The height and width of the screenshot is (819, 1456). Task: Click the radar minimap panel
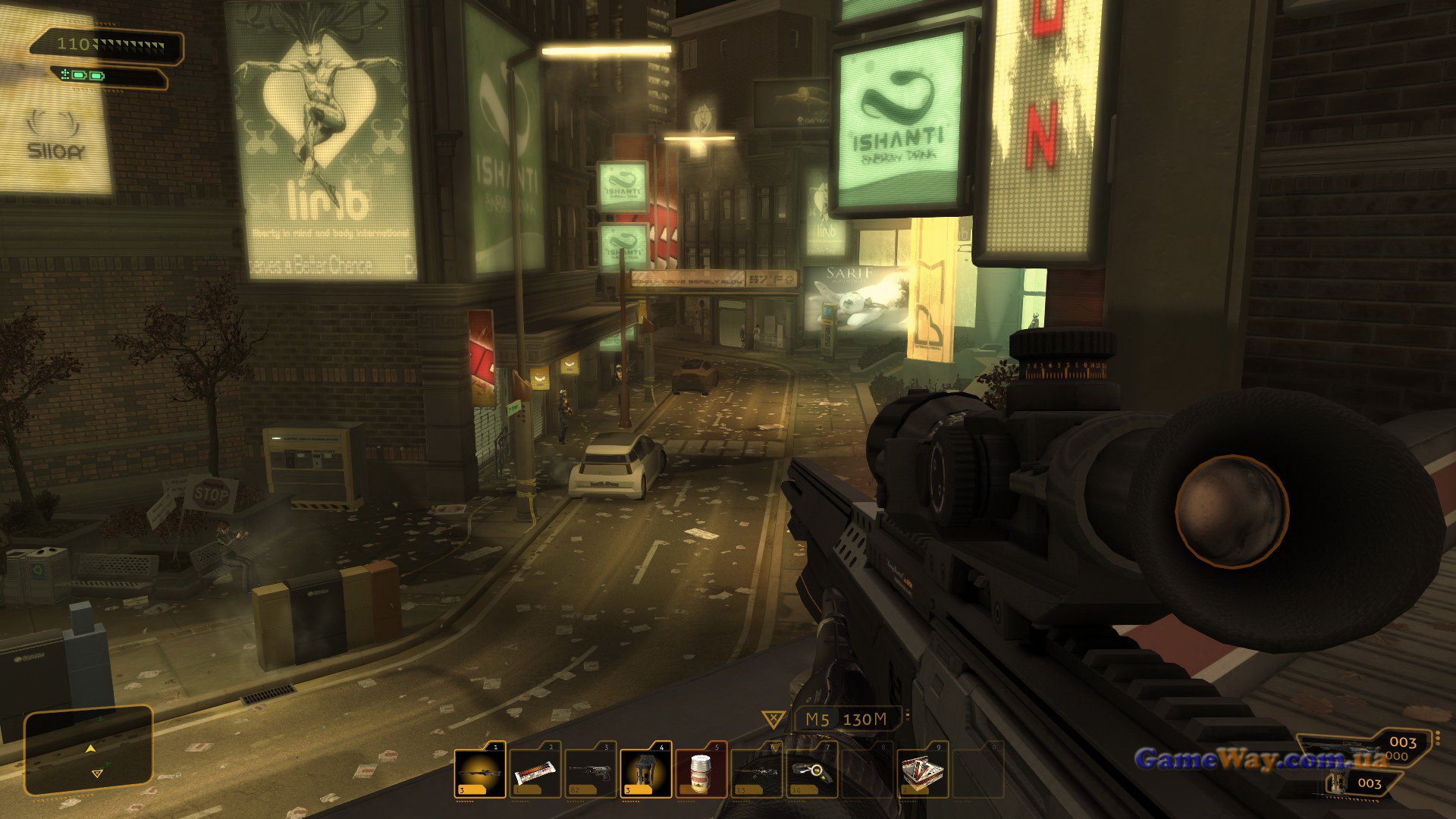pos(89,751)
